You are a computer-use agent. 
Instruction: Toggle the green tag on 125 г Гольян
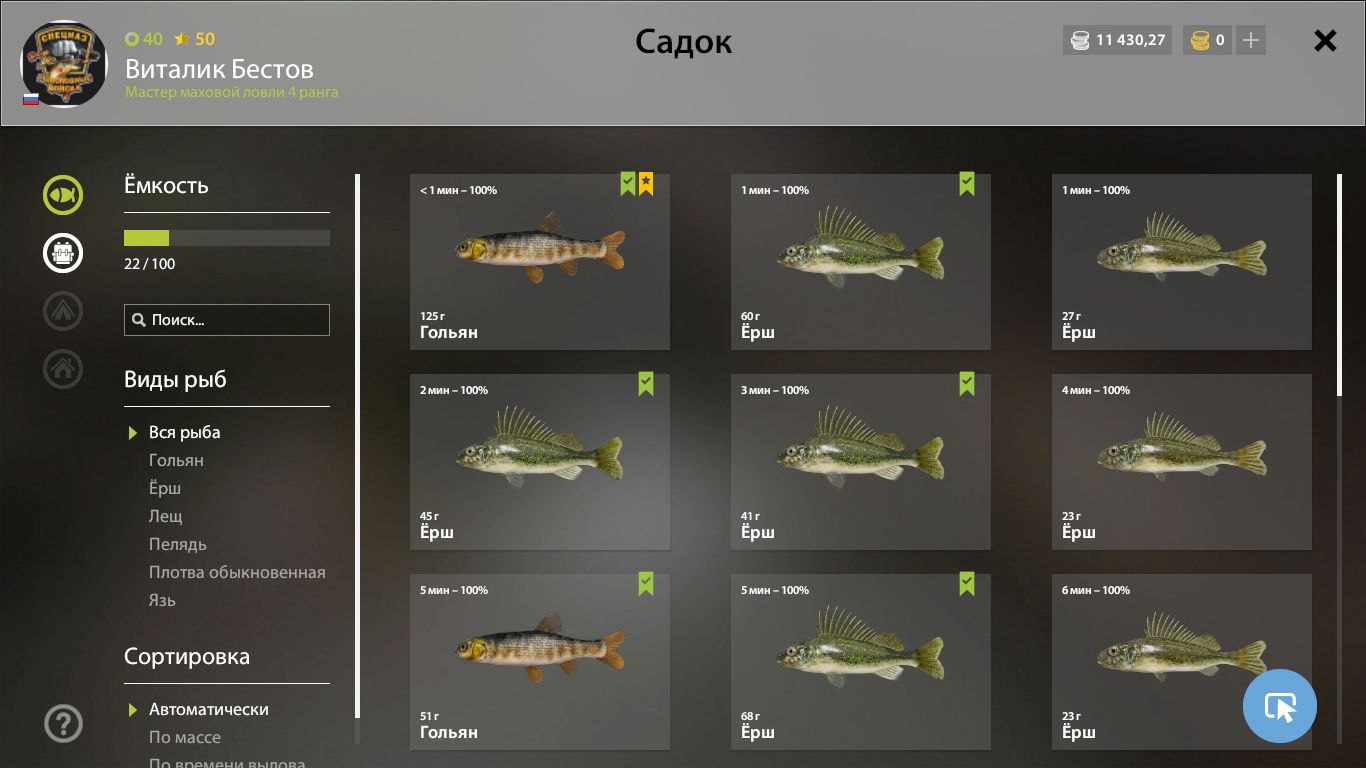point(626,183)
